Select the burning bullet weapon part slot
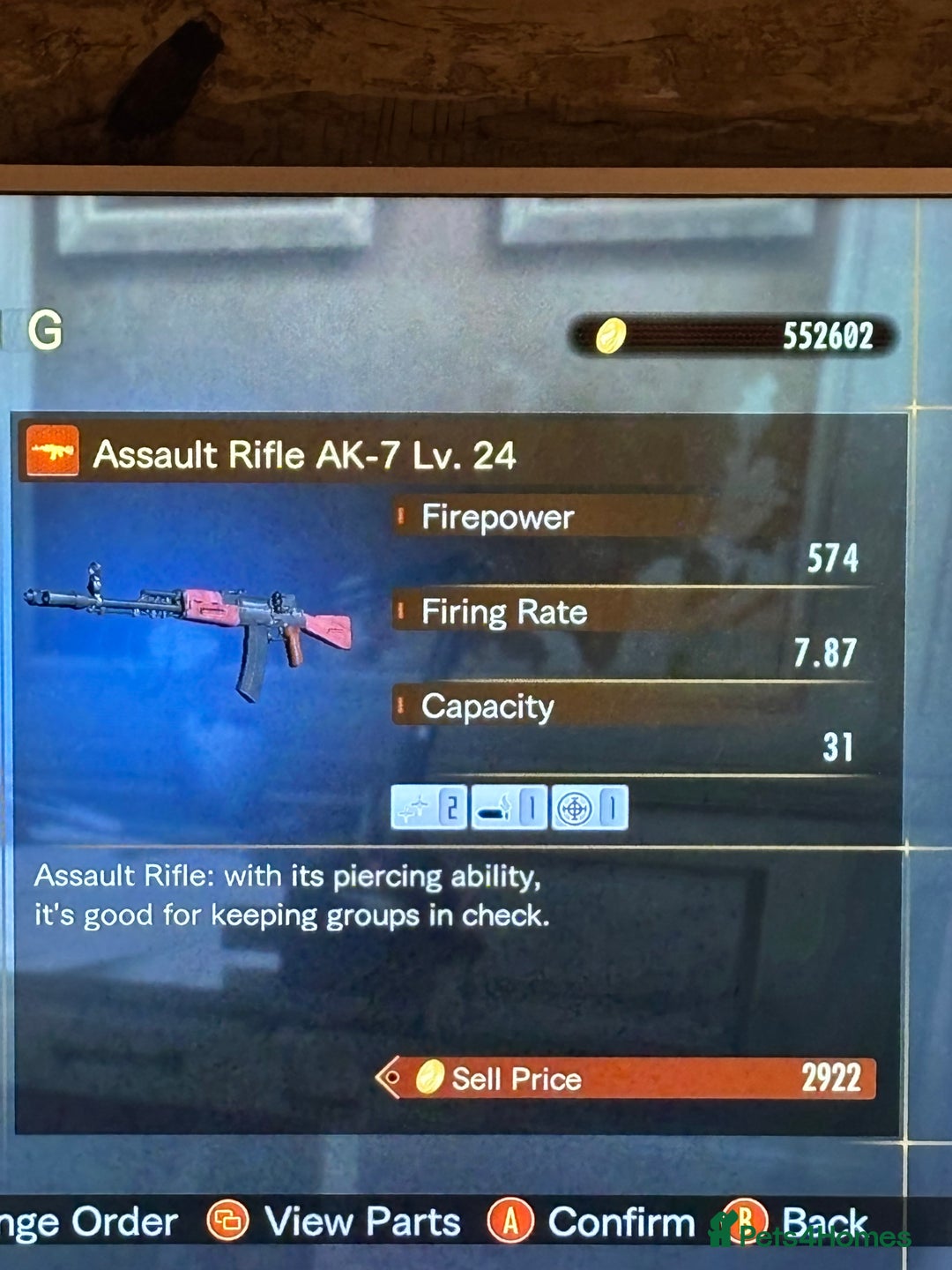952x1270 pixels. [x=509, y=807]
